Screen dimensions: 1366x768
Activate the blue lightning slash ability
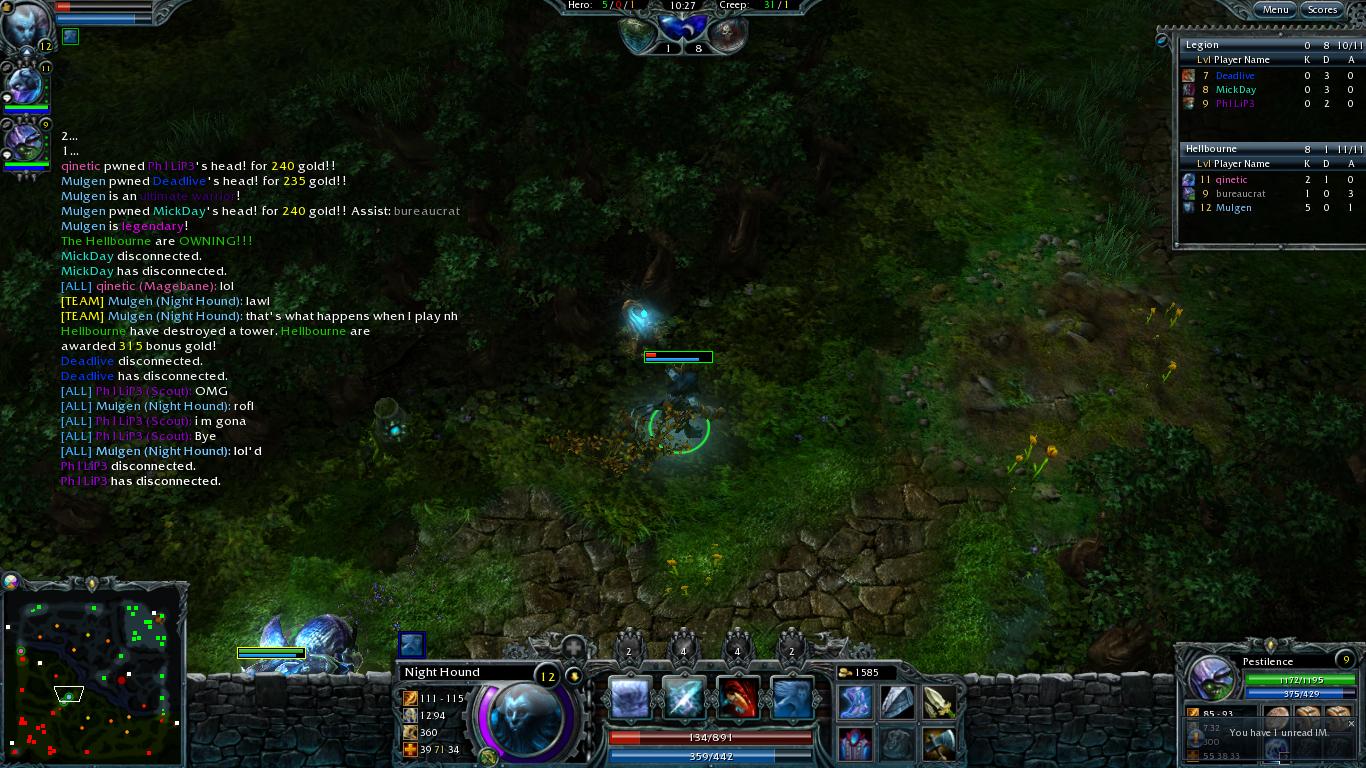pos(684,698)
